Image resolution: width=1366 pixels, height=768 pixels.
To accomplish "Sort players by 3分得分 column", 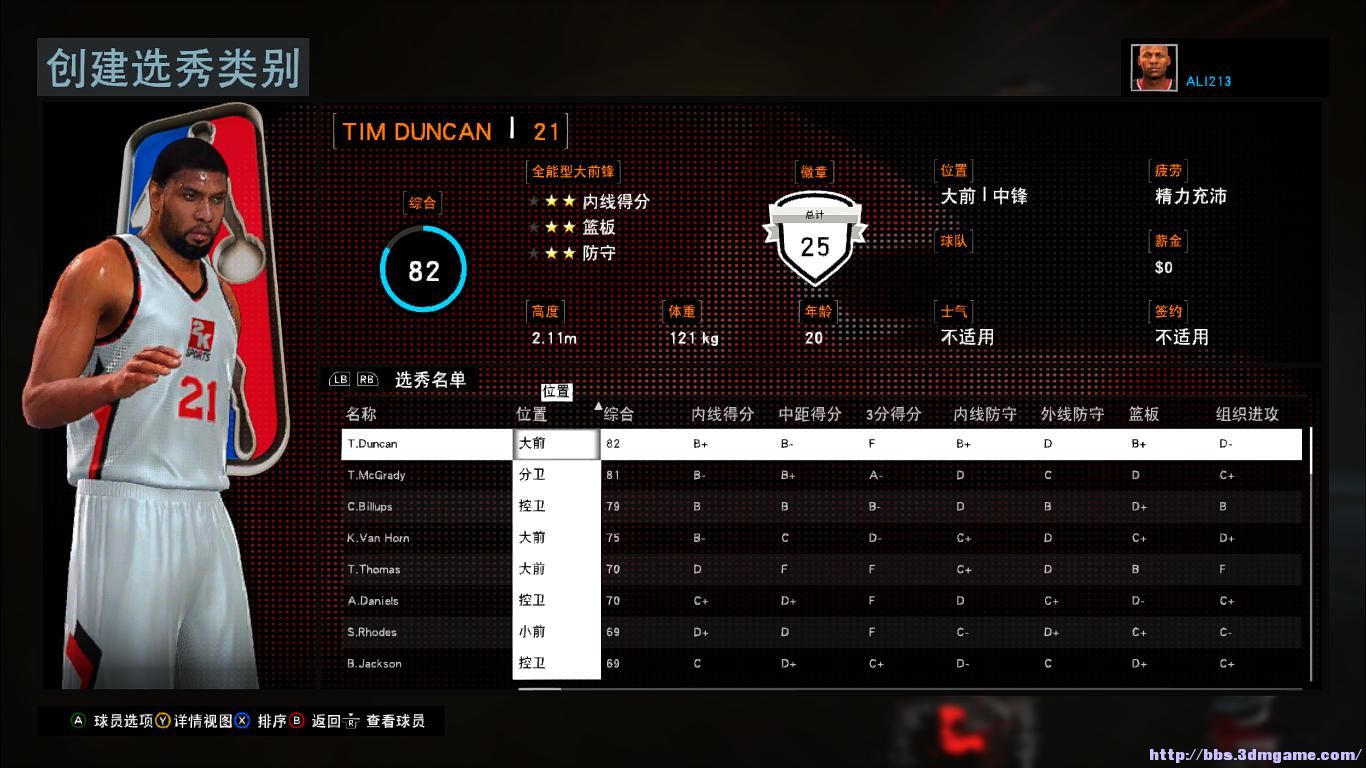I will (x=893, y=414).
